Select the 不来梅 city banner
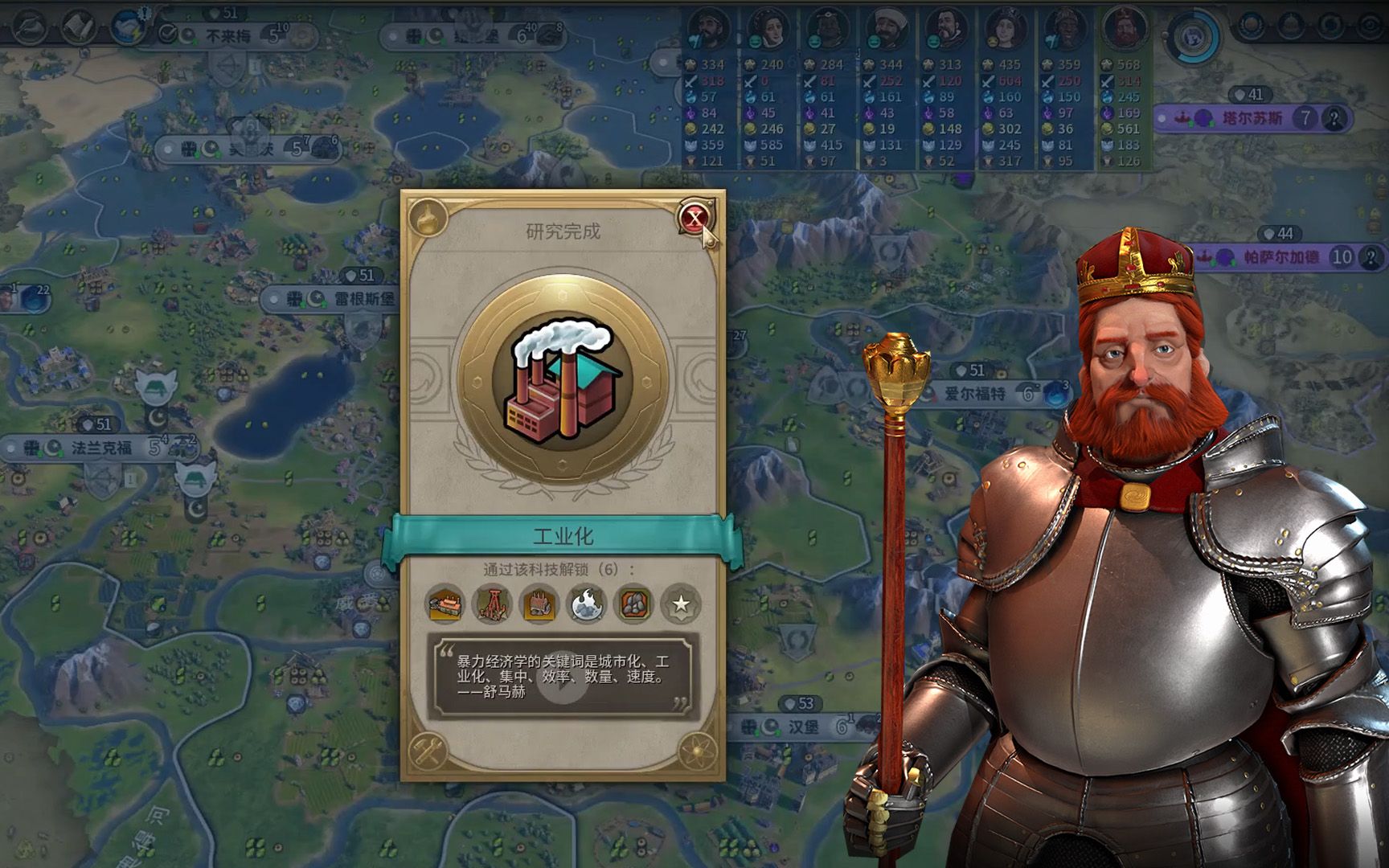Screen dimensions: 1389x868 [228, 36]
